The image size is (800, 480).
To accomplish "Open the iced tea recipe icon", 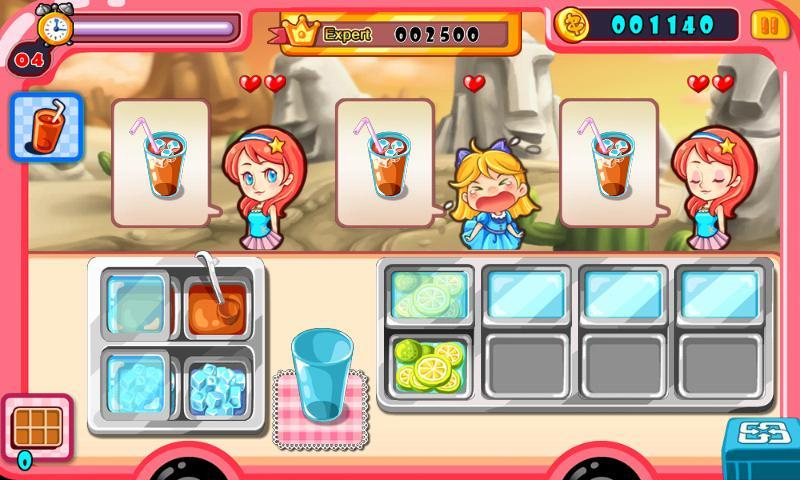I will pos(46,126).
